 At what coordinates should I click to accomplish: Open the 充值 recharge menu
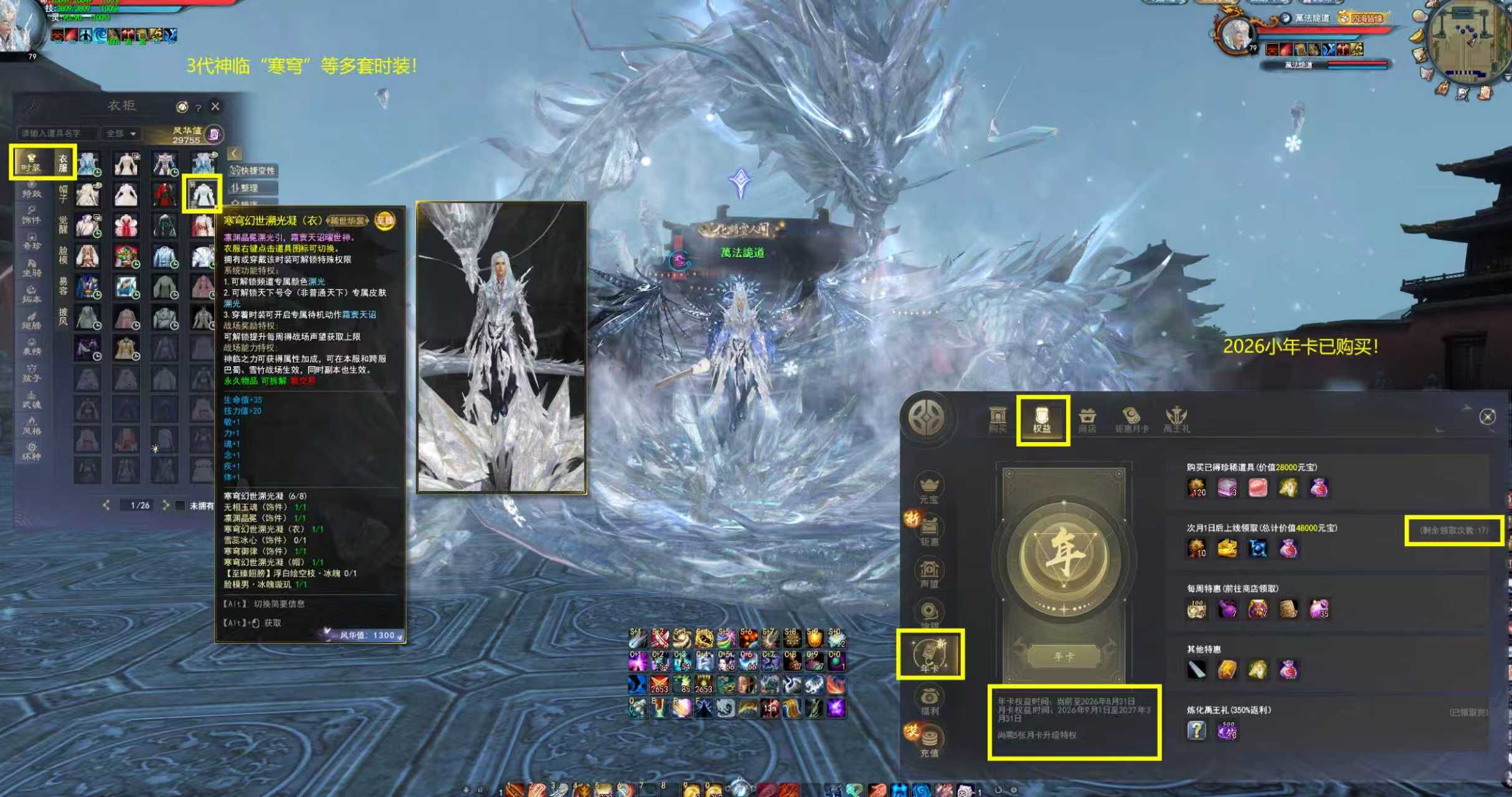(929, 742)
